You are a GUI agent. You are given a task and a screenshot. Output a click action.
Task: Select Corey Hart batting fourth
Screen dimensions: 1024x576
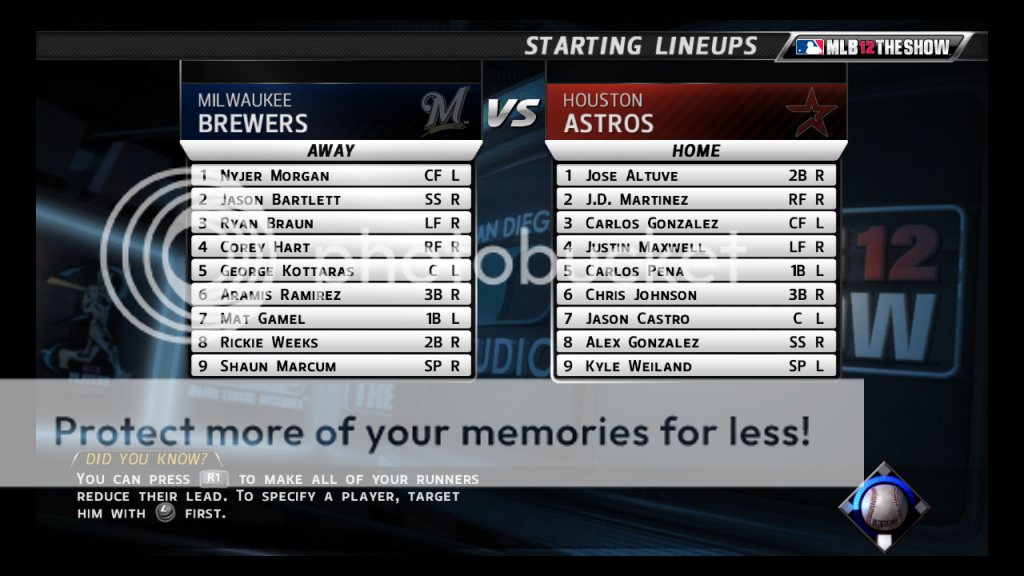pyautogui.click(x=330, y=247)
